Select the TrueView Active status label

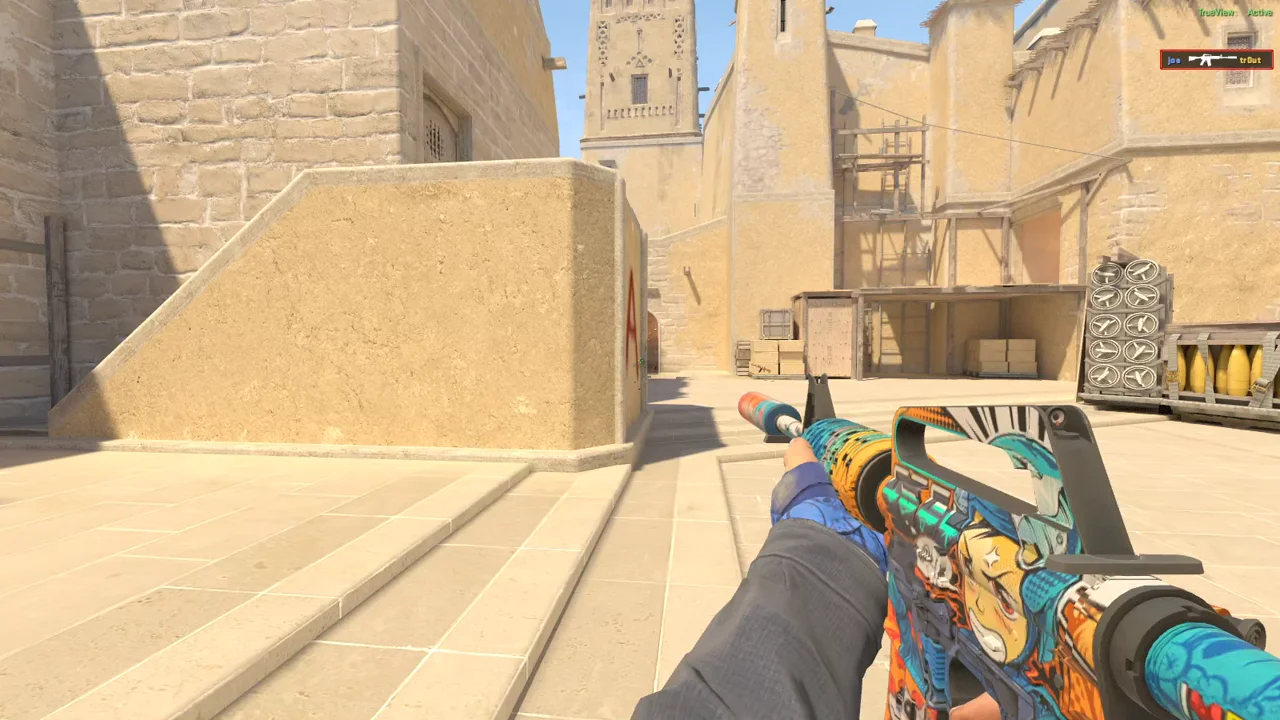click(x=1235, y=12)
